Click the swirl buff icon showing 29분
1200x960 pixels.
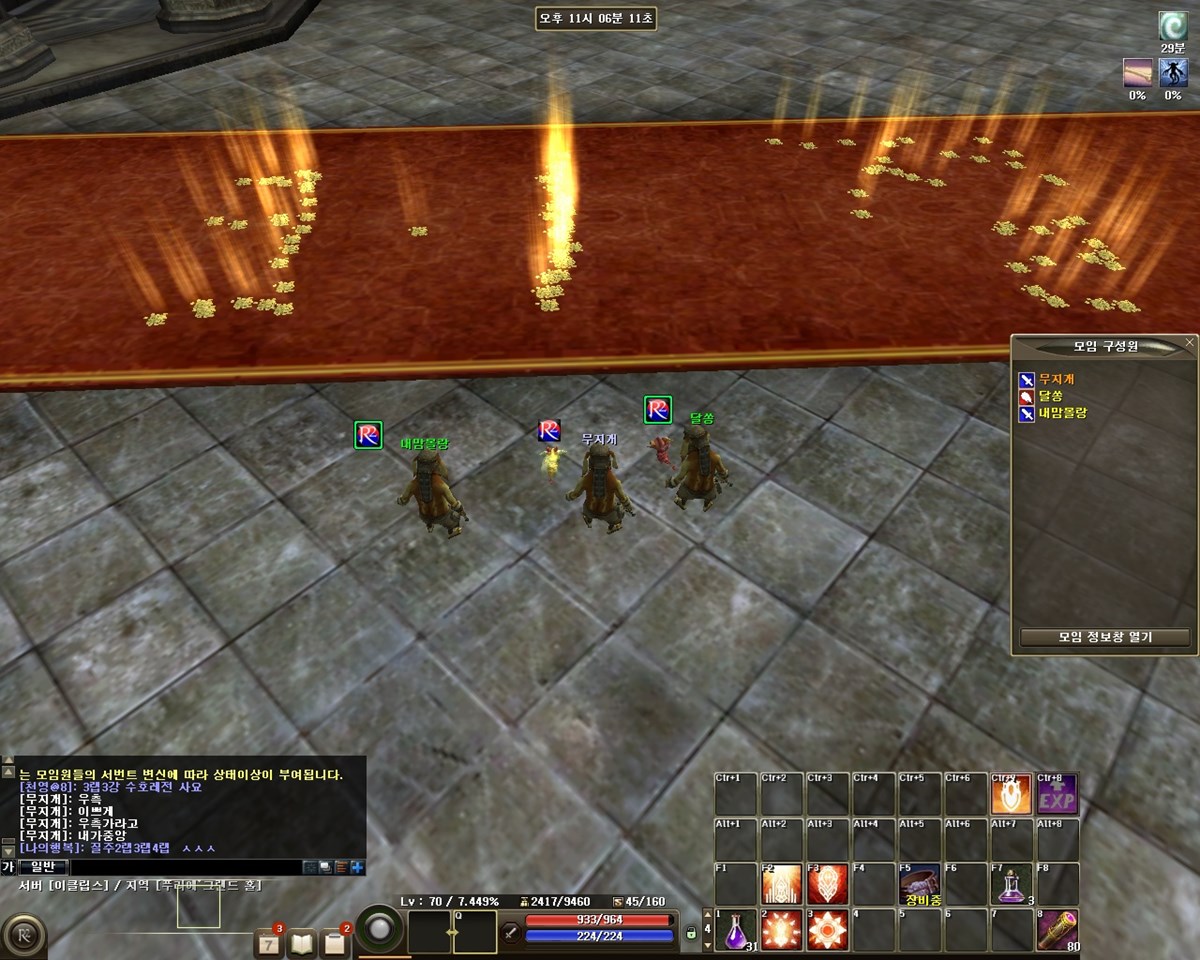click(1172, 26)
